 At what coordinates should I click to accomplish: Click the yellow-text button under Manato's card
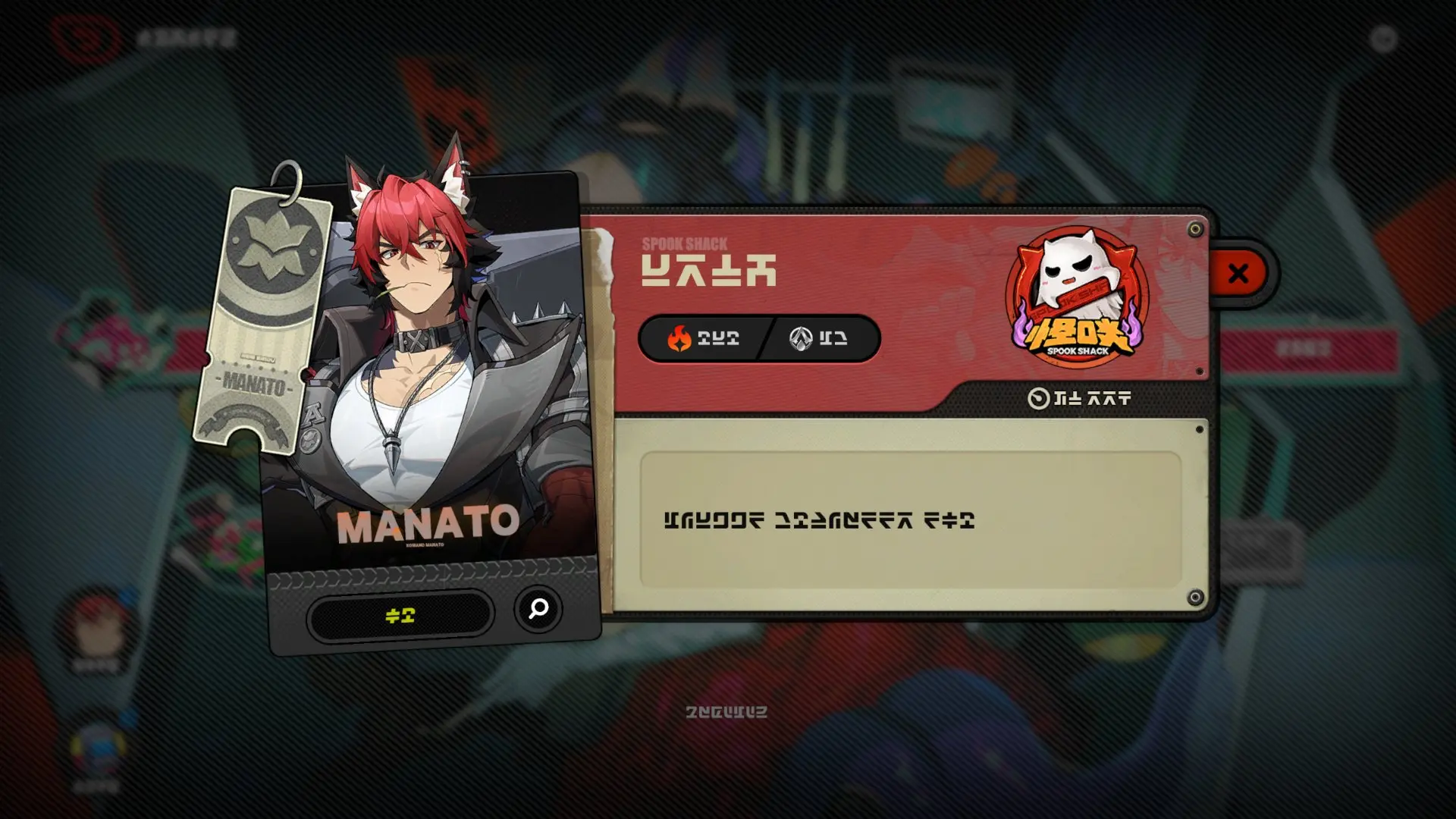click(x=400, y=616)
